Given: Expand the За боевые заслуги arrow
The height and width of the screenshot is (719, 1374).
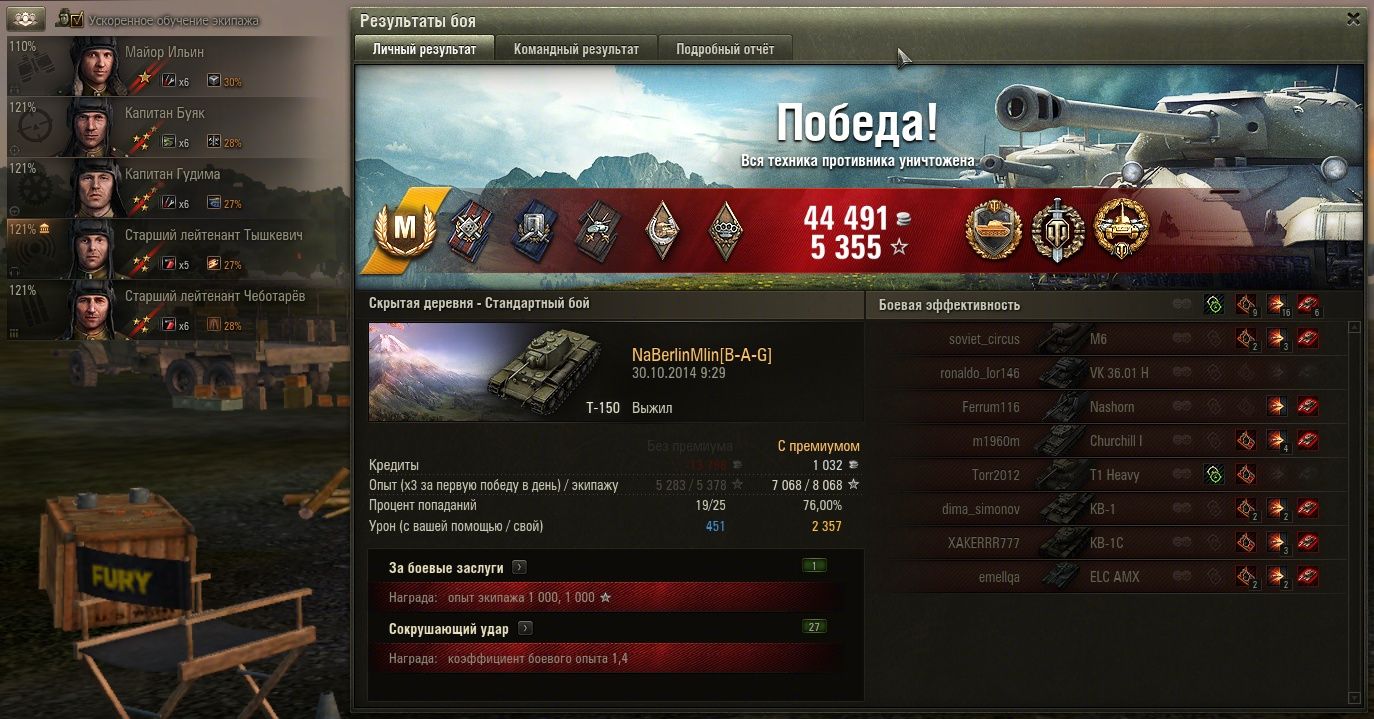Looking at the screenshot, I should pyautogui.click(x=519, y=568).
